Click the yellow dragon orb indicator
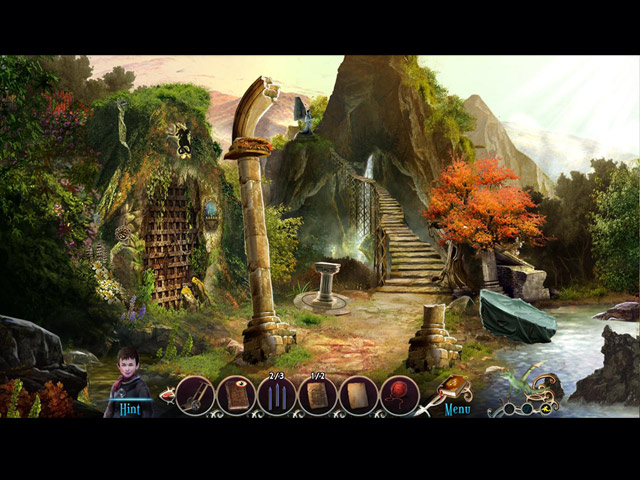This screenshot has width=640, height=480. 548,408
